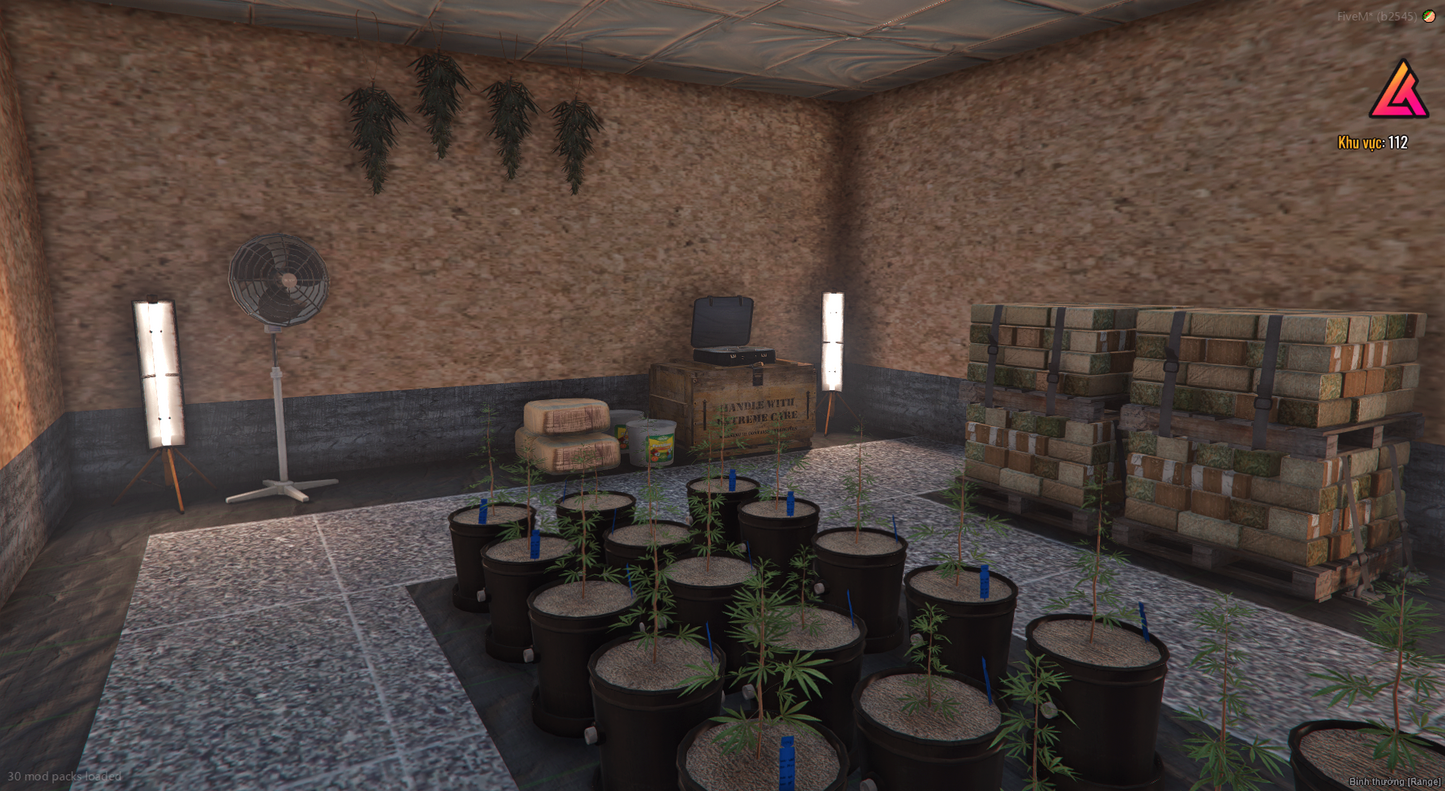Toggle the fan by clicking its power hub
Viewport: 1445px width, 791px height.
point(276,280)
